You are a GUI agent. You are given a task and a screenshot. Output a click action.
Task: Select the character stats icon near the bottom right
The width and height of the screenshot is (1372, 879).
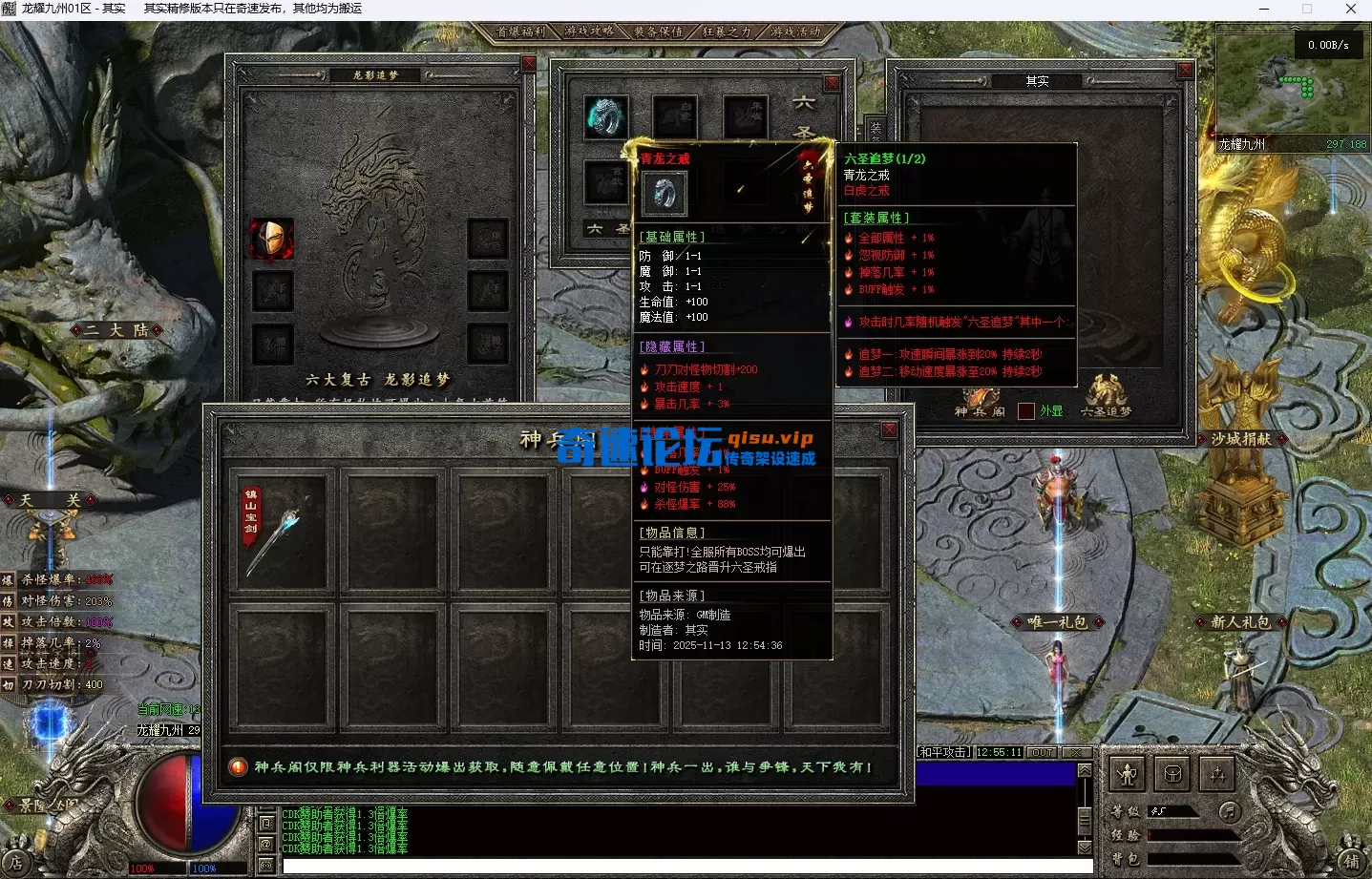(x=1128, y=774)
